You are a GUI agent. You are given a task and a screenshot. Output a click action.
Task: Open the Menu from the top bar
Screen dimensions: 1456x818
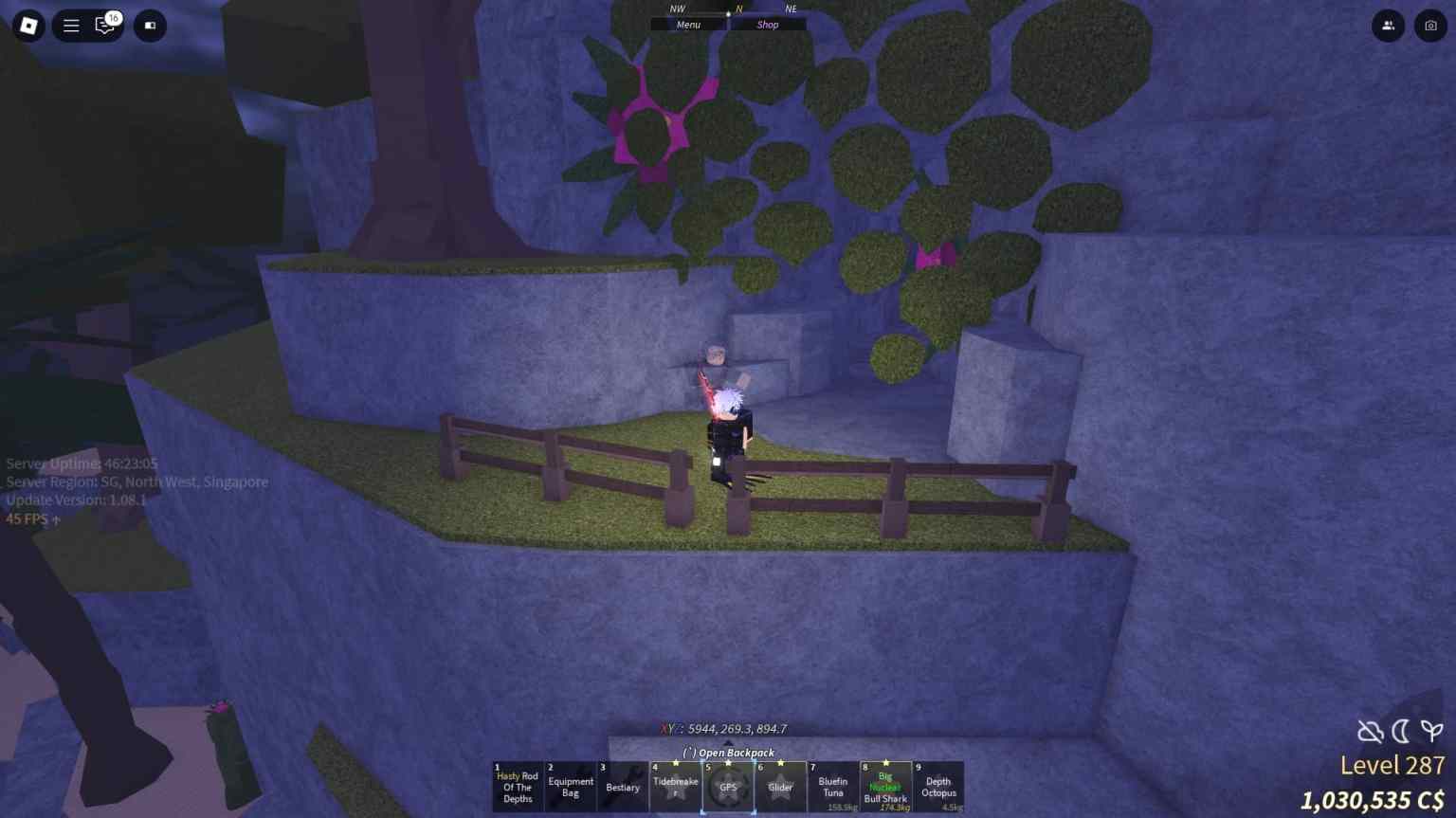pos(688,24)
